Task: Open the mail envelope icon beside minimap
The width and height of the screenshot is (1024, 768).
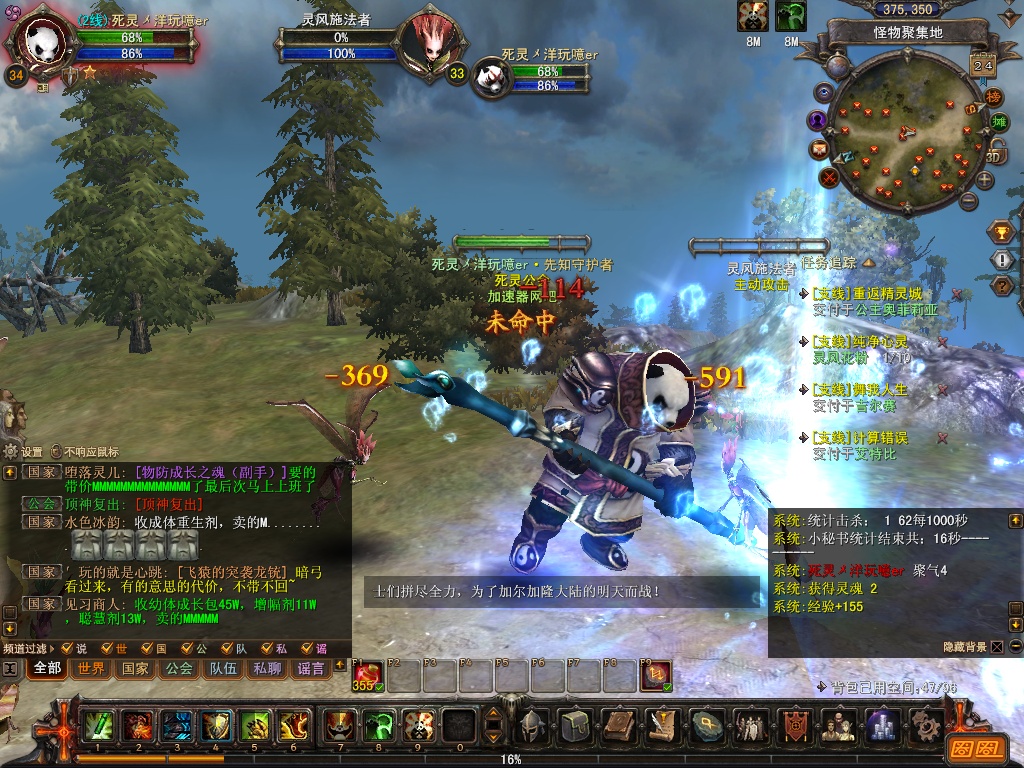Action: point(819,149)
